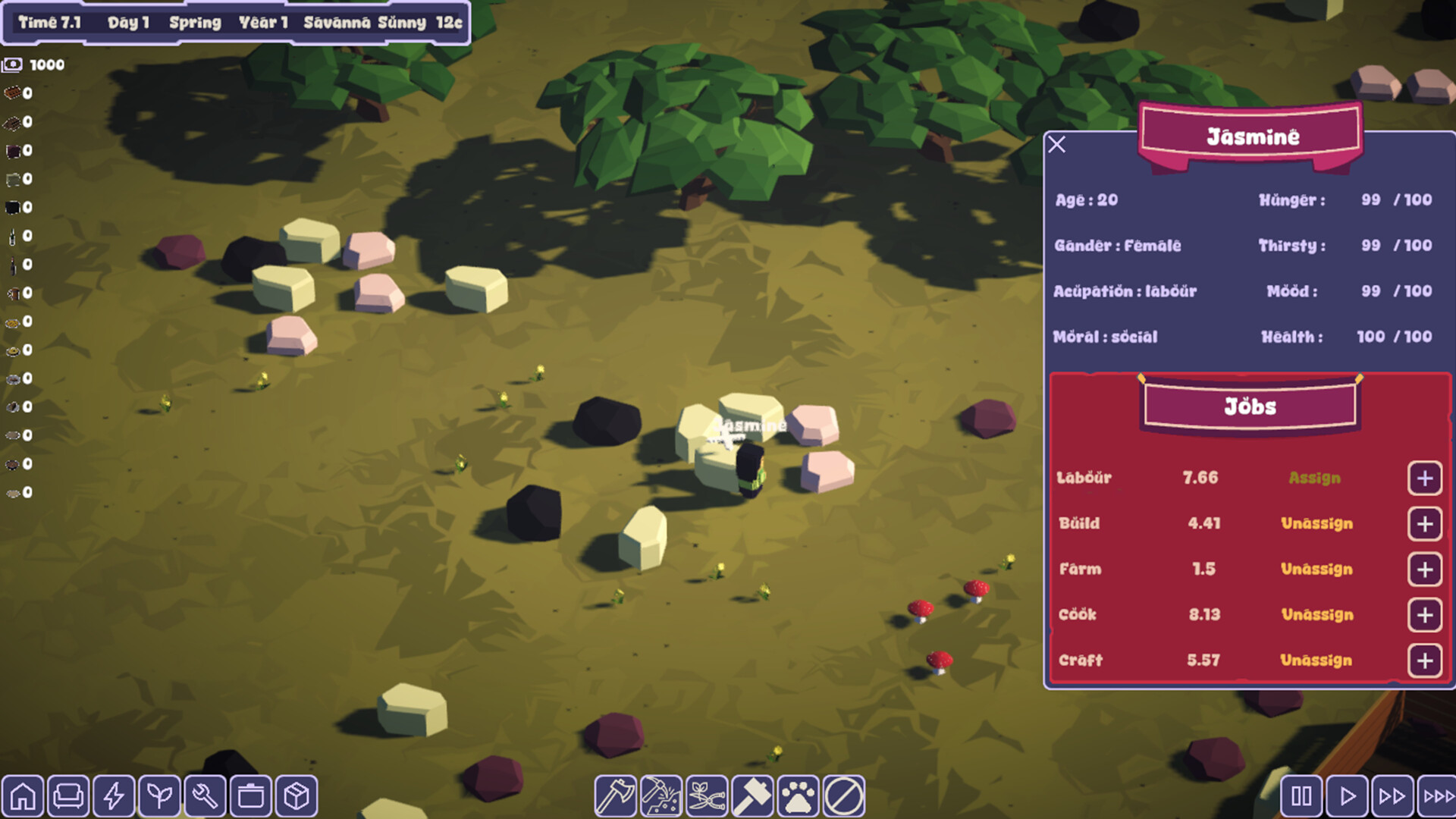Pause the game simulation
This screenshot has height=819, width=1456.
click(x=1301, y=794)
